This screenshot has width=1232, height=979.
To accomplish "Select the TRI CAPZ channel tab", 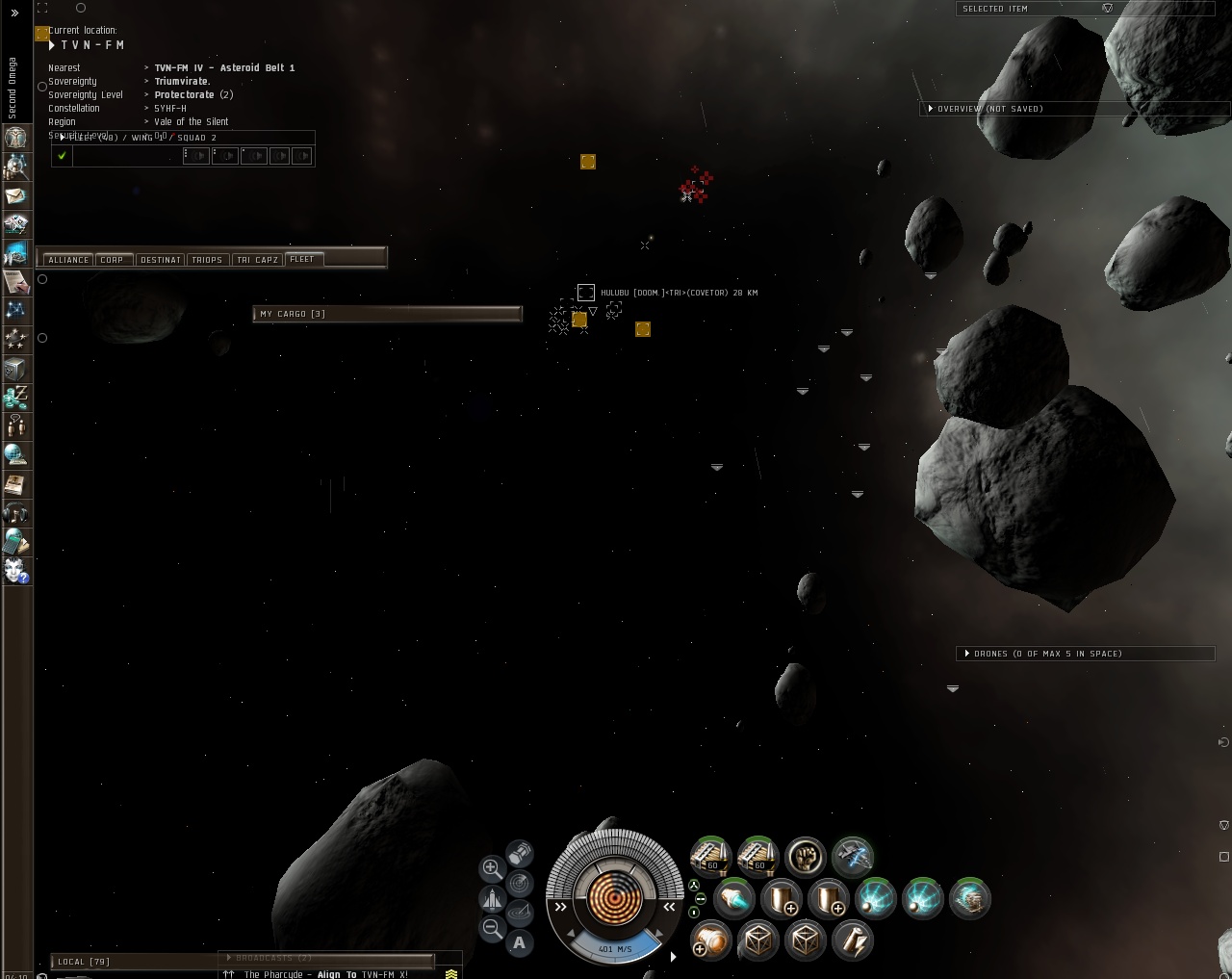I will [x=257, y=260].
